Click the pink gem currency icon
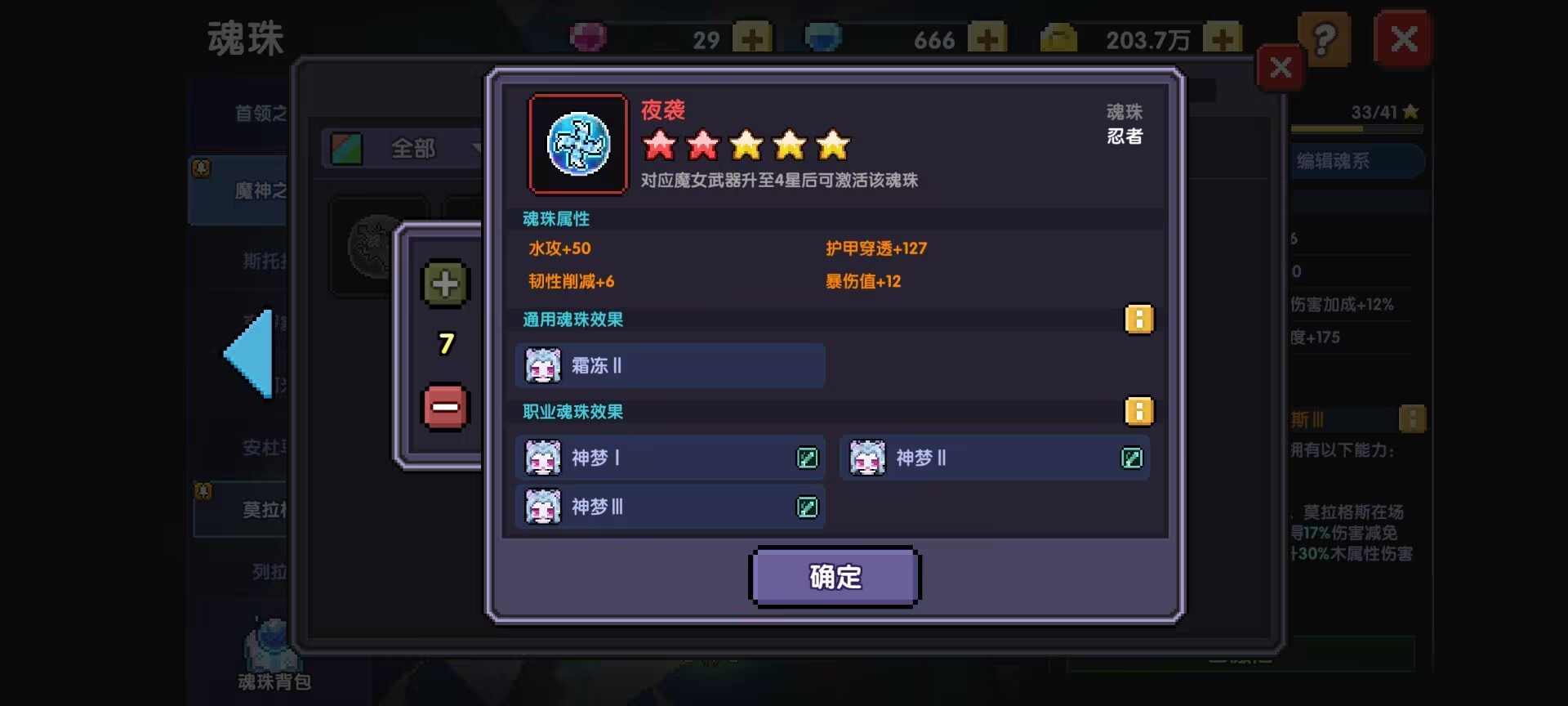The width and height of the screenshot is (1568, 706). click(590, 37)
